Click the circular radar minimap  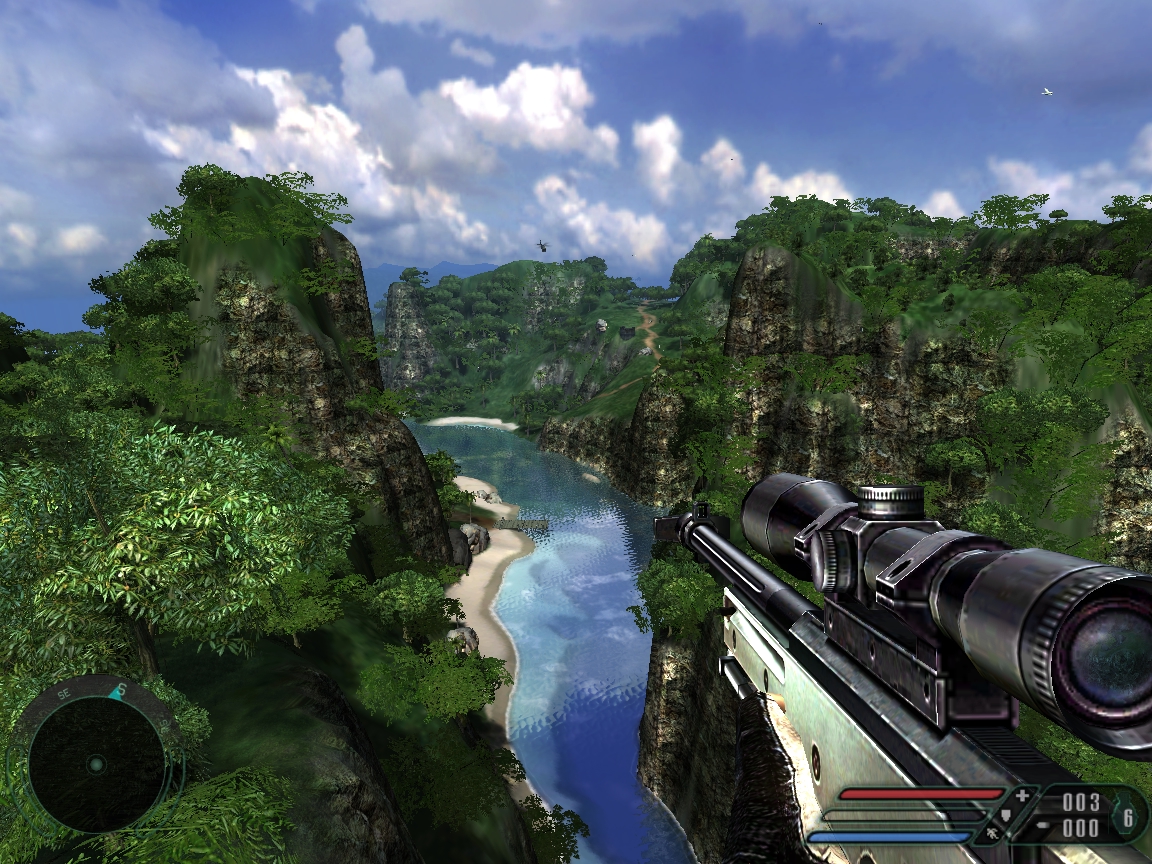pos(96,763)
